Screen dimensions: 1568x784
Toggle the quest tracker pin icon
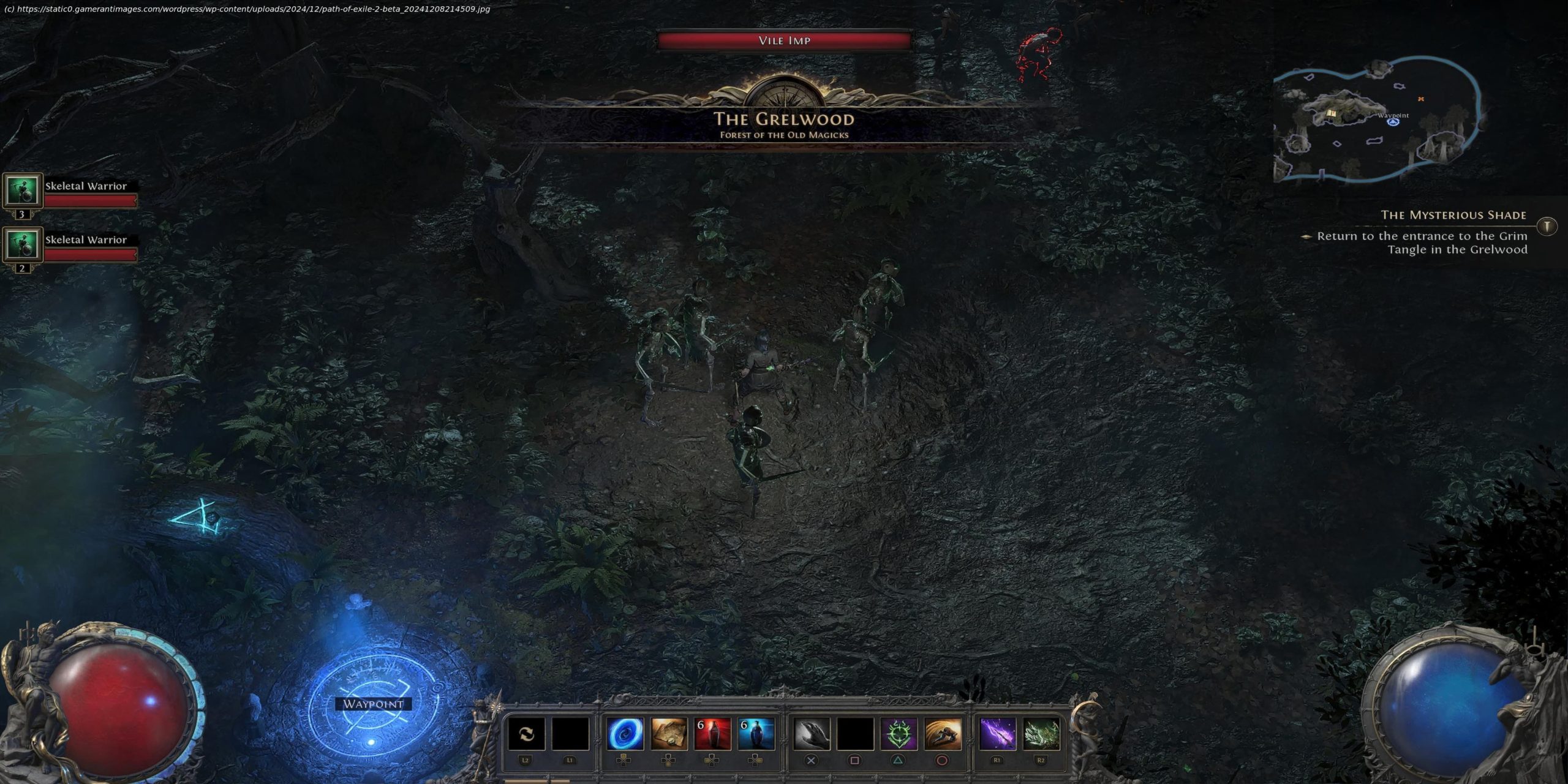(x=1547, y=227)
